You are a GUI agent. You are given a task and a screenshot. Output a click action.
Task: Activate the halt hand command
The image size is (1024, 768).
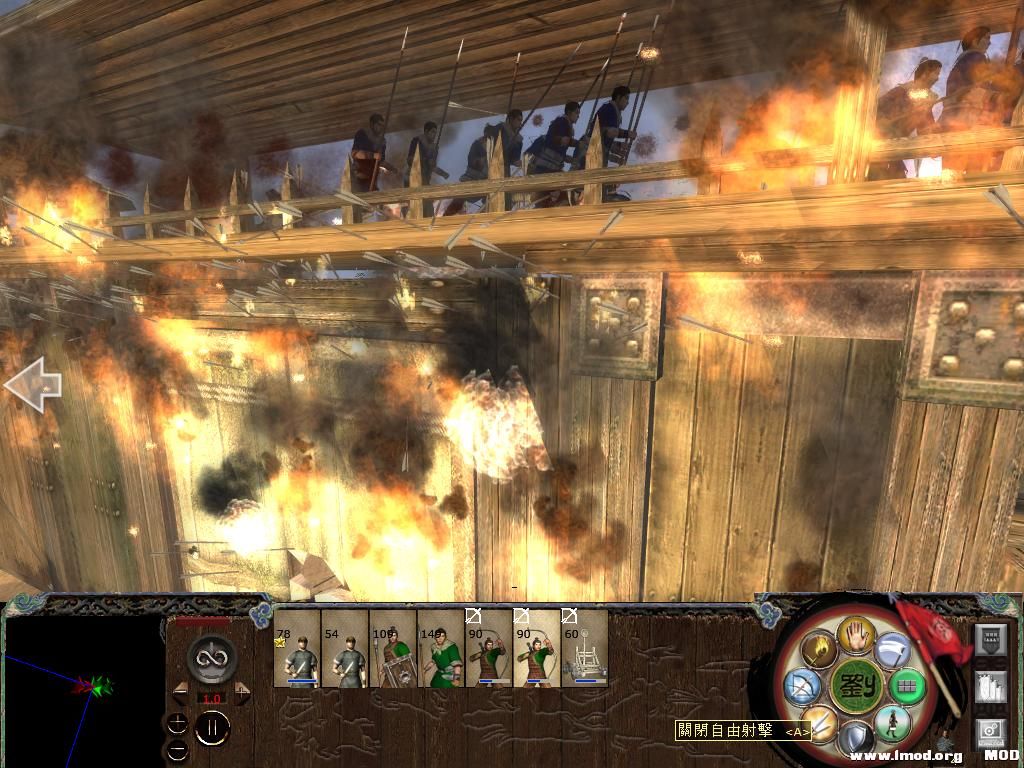coord(857,633)
